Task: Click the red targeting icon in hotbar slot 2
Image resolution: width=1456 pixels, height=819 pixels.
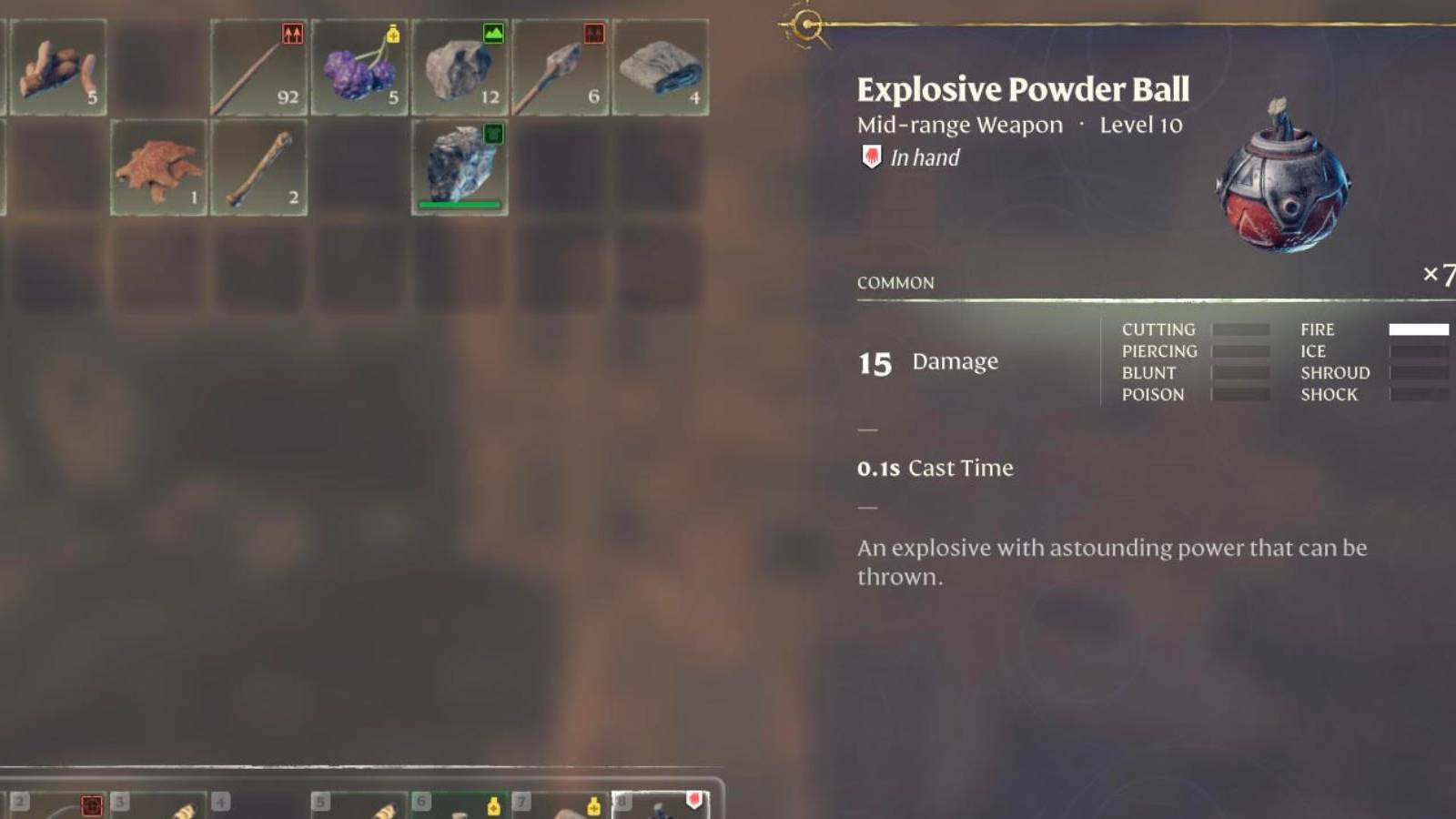Action: (93, 803)
